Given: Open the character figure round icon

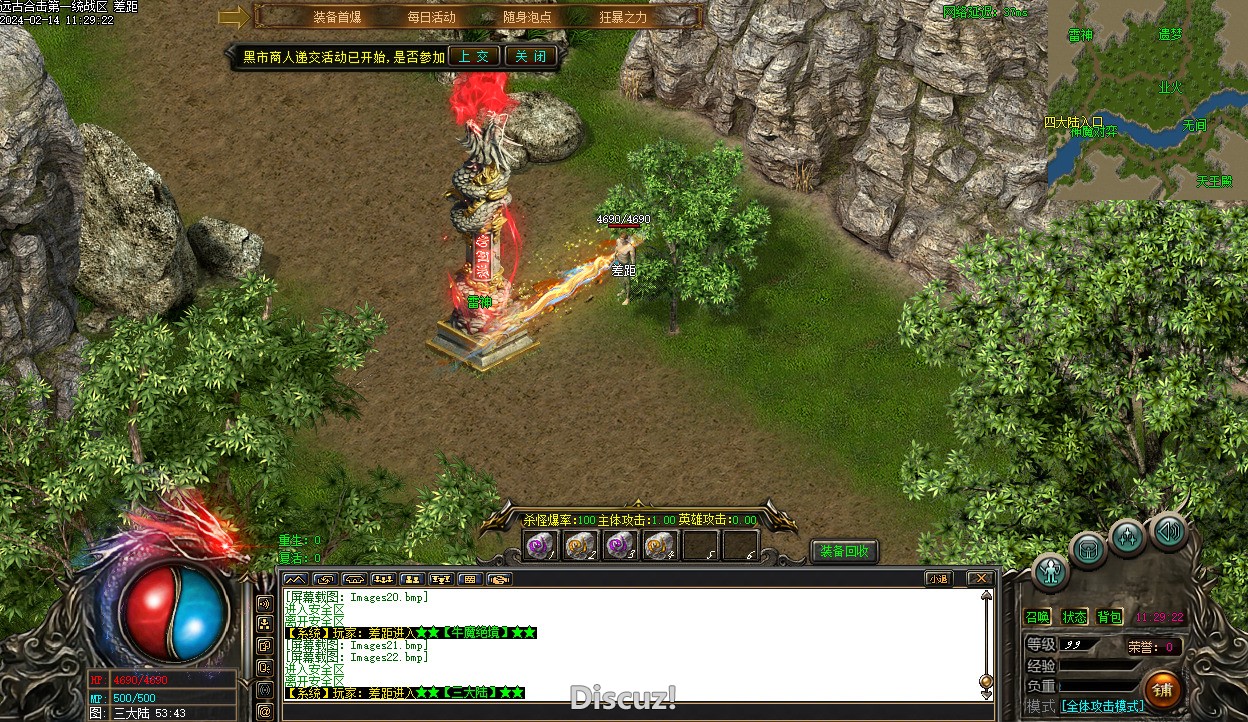Looking at the screenshot, I should [x=1051, y=571].
